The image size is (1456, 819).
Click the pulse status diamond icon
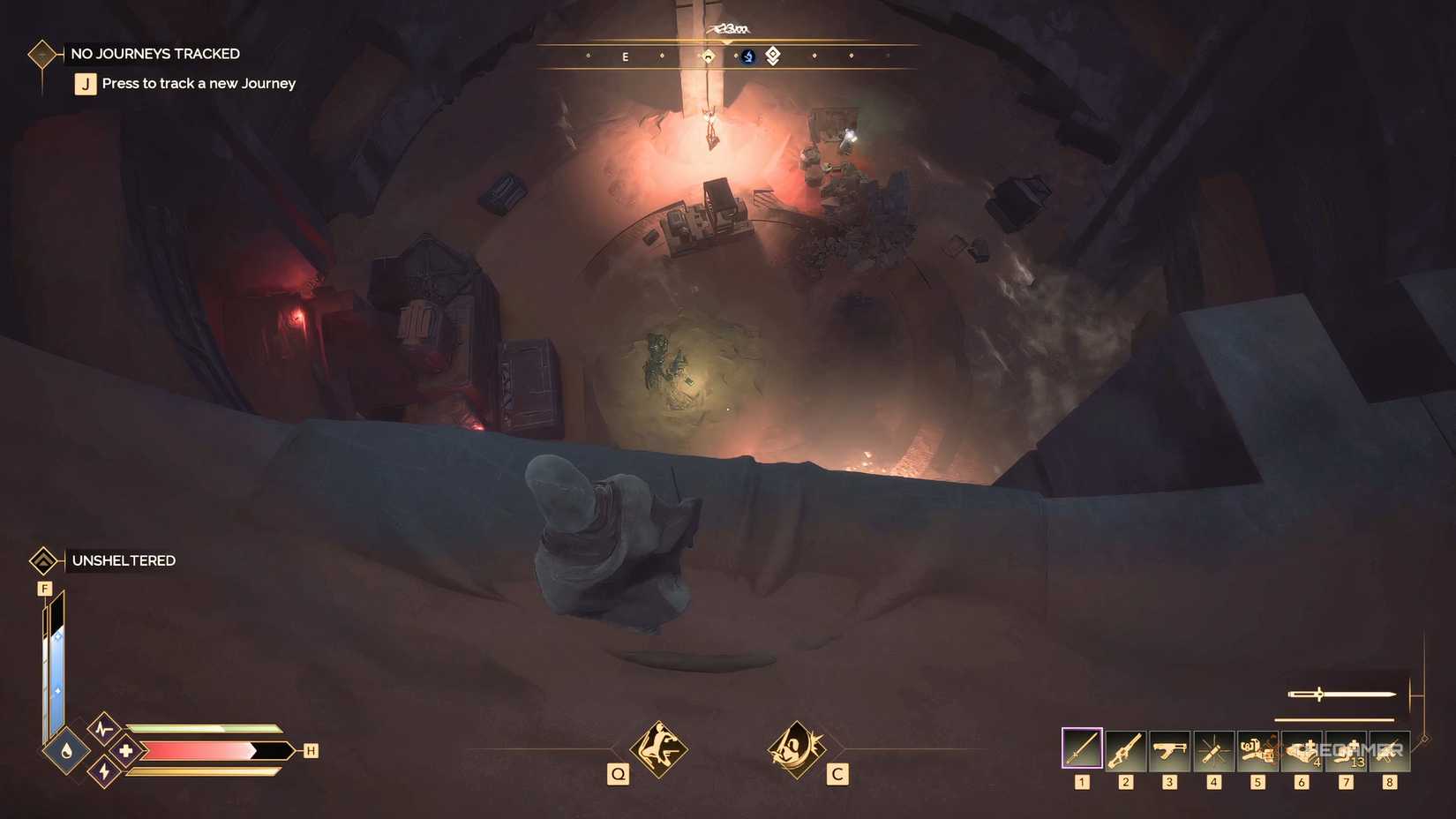(103, 729)
